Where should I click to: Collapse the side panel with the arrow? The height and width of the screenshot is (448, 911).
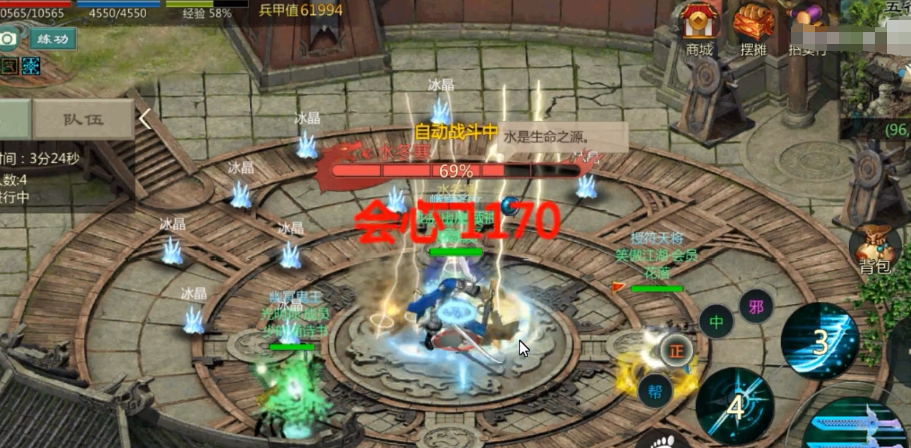point(145,119)
